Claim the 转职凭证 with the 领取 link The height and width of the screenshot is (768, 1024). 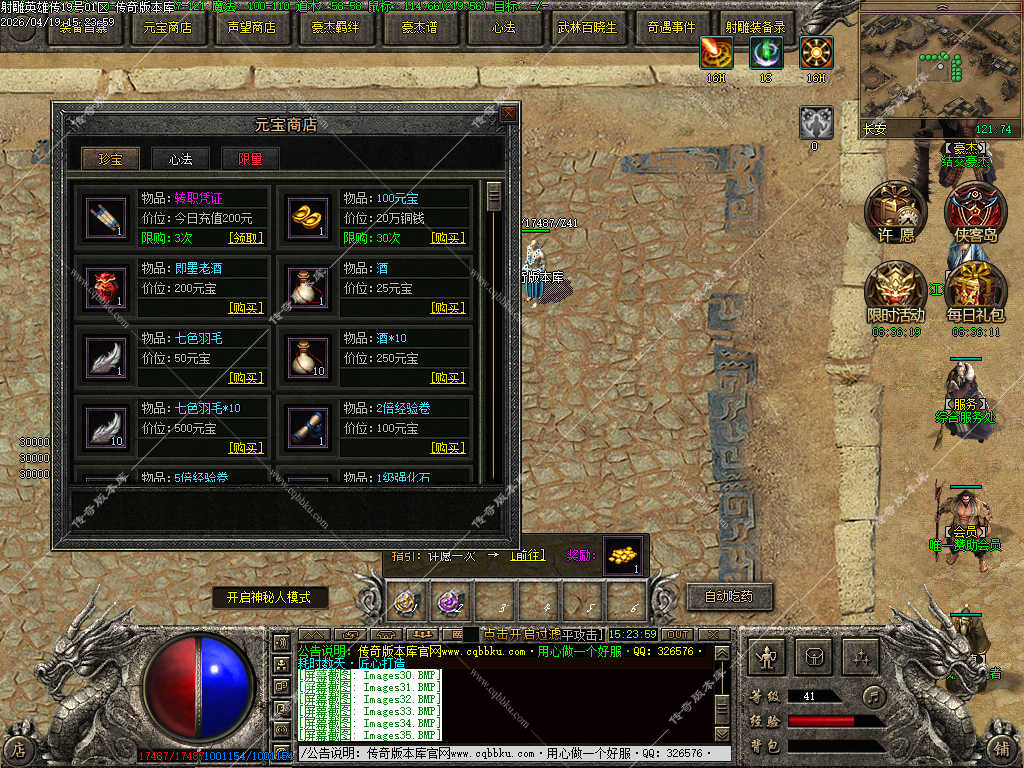point(246,238)
